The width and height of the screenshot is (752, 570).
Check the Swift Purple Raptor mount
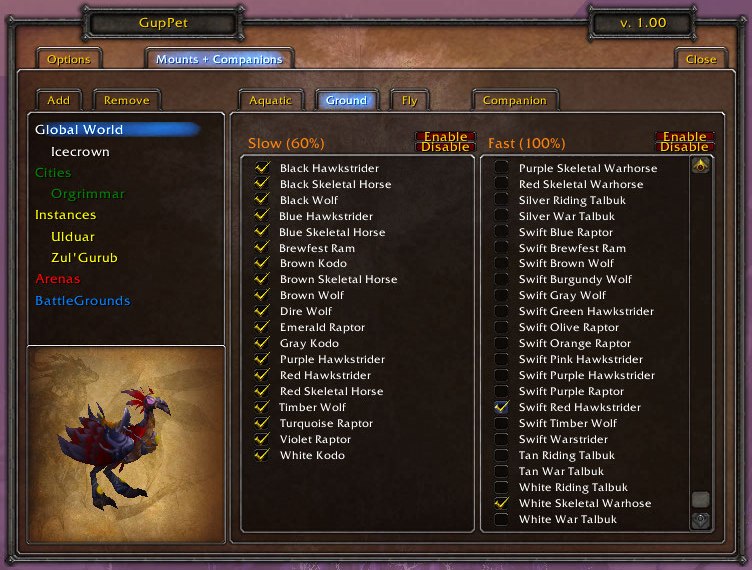coord(501,392)
